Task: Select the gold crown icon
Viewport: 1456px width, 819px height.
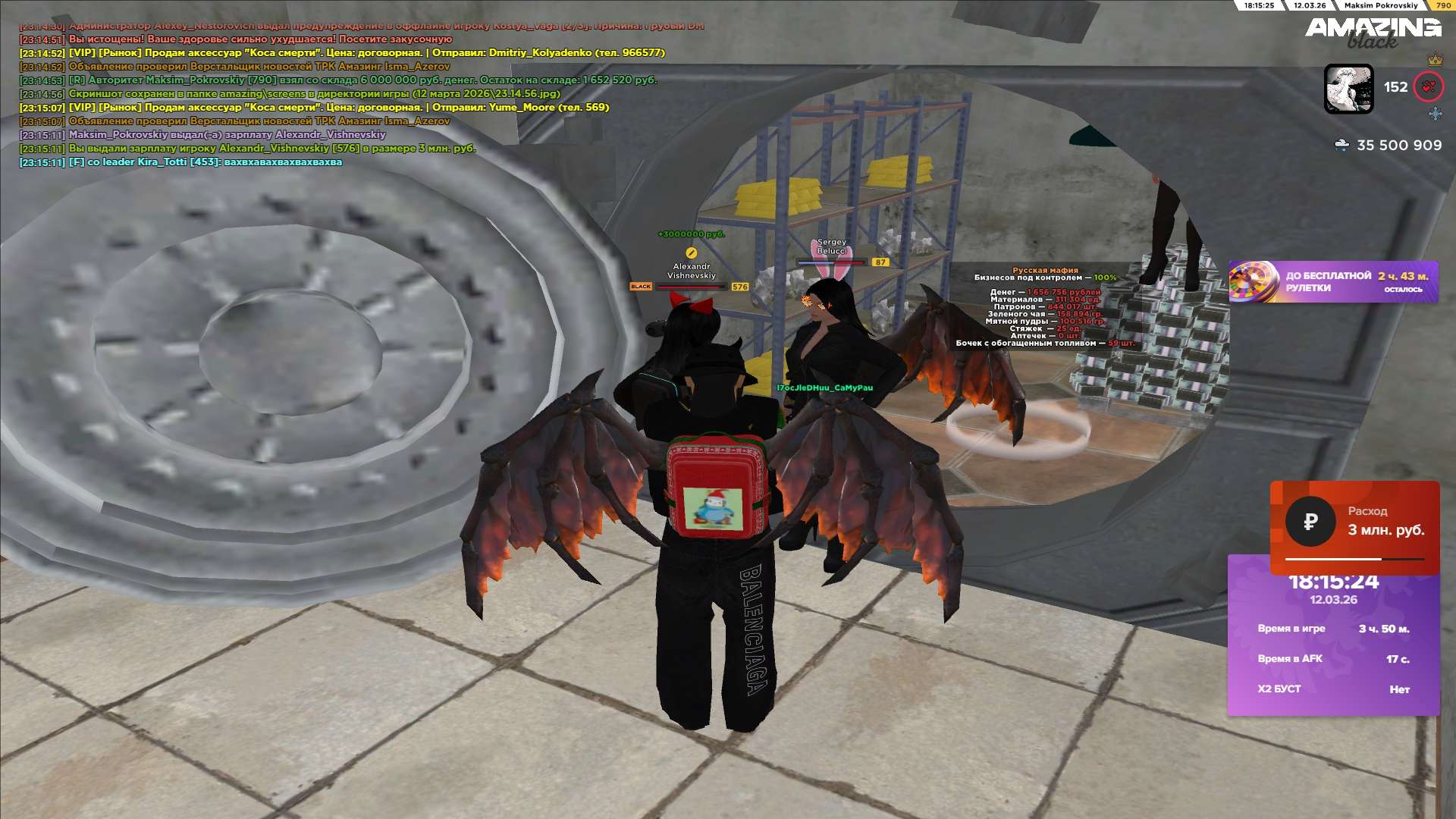Action: (x=1435, y=59)
